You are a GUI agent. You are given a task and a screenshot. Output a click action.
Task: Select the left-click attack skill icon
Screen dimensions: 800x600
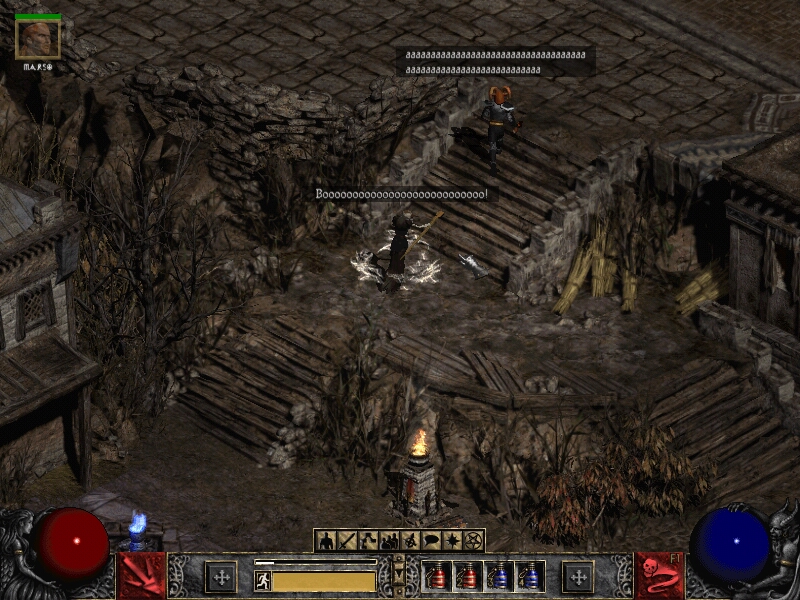[x=142, y=576]
